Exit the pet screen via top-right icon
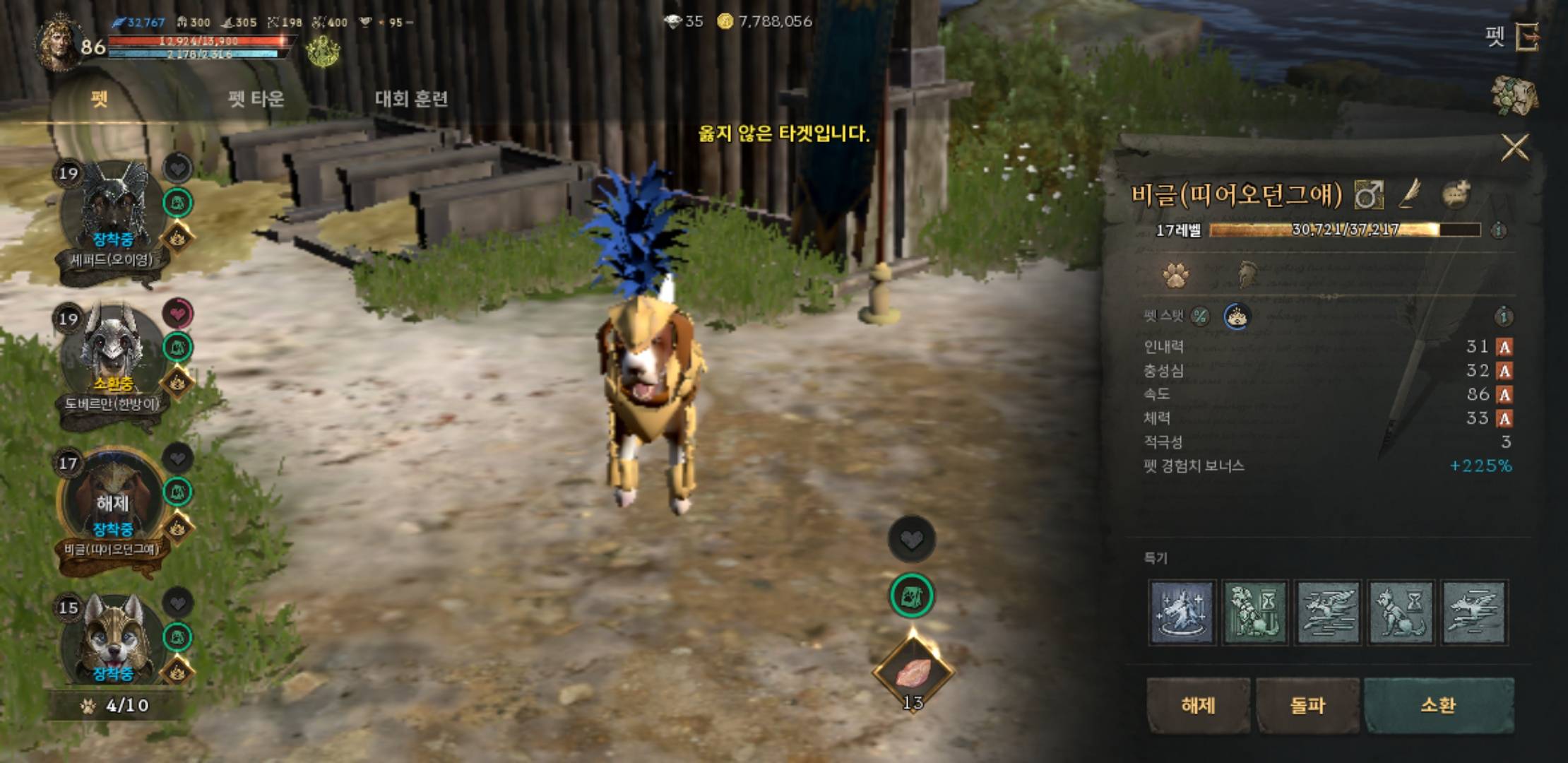 pos(1527,37)
